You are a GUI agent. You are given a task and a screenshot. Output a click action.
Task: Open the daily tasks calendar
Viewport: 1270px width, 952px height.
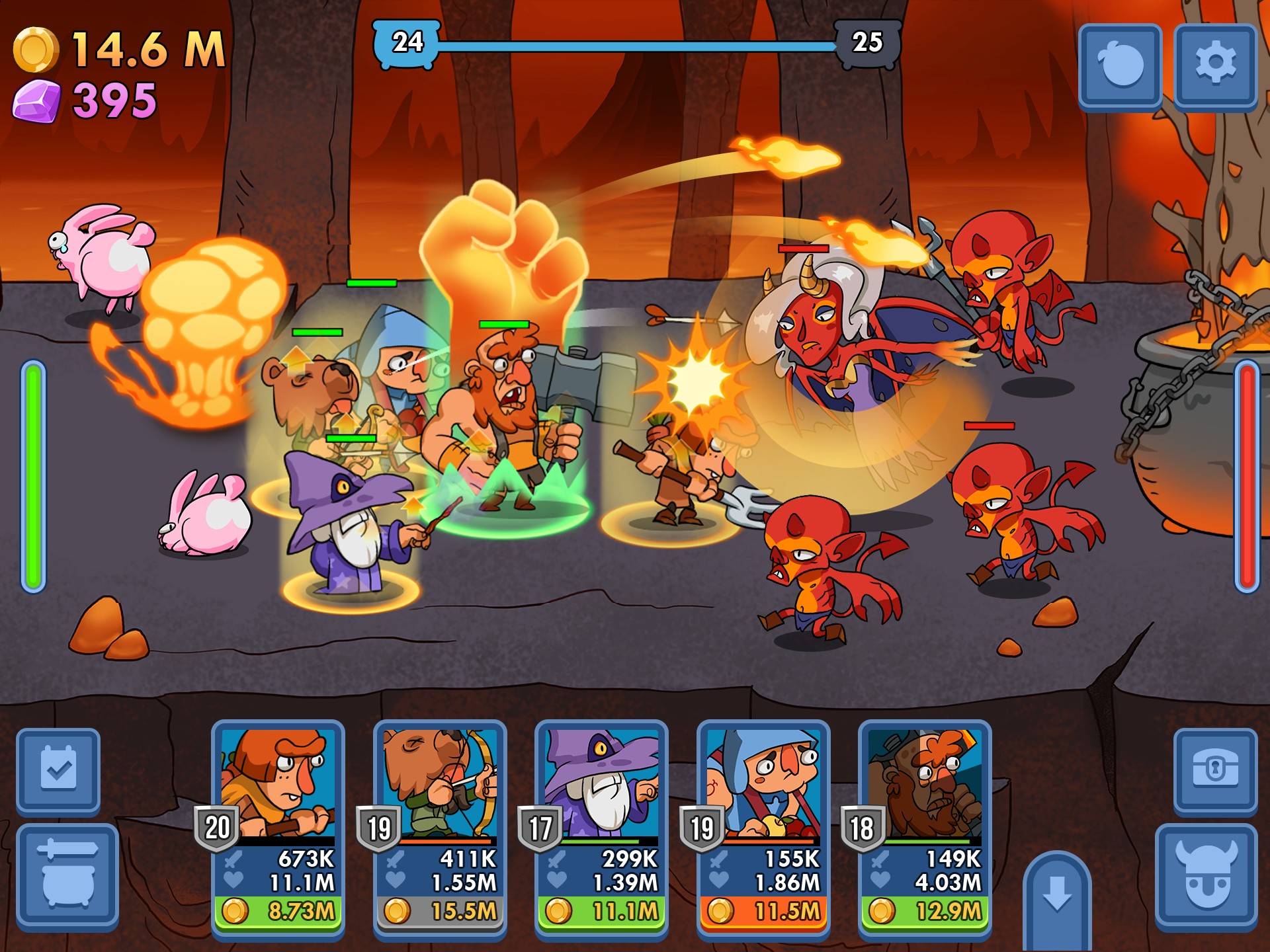(58, 770)
